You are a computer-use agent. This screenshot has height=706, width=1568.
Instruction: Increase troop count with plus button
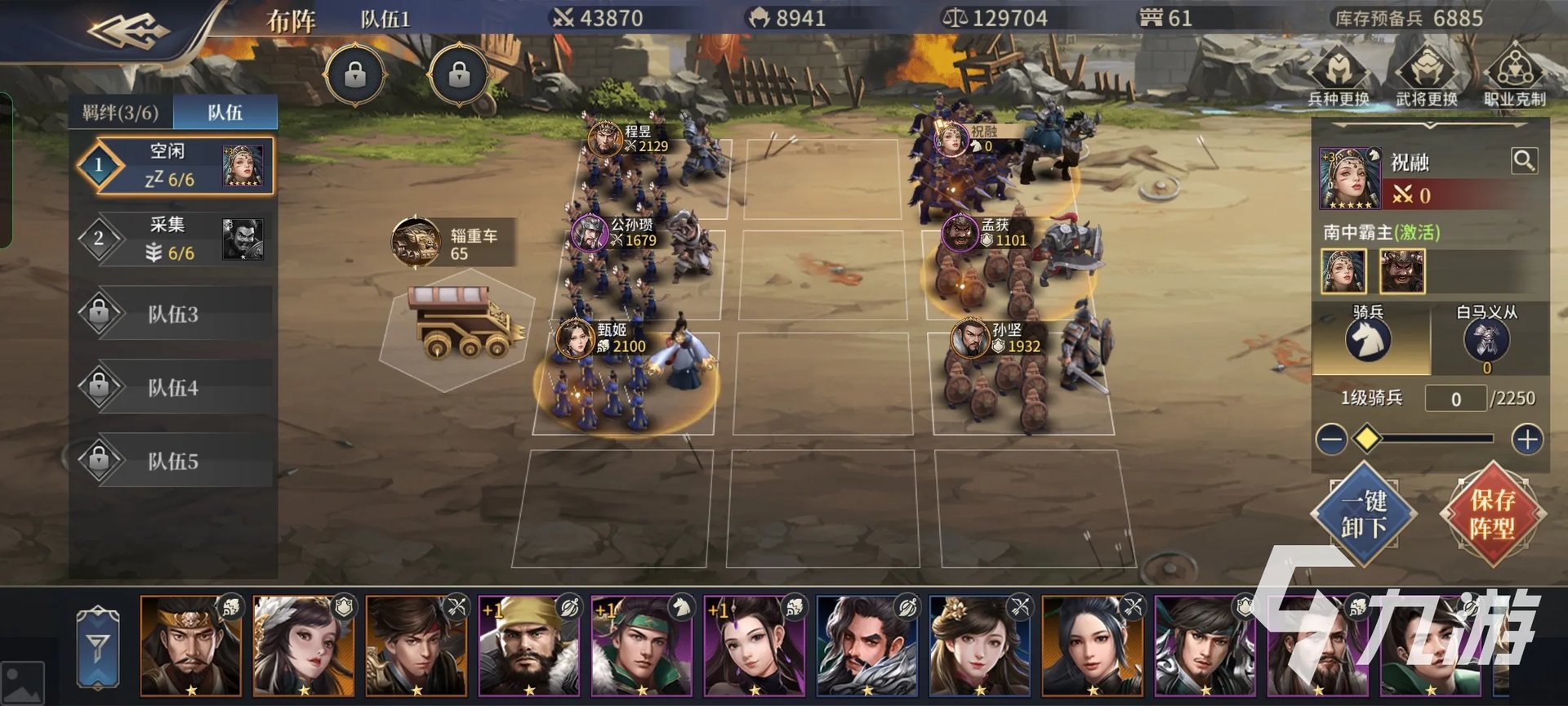coord(1527,440)
